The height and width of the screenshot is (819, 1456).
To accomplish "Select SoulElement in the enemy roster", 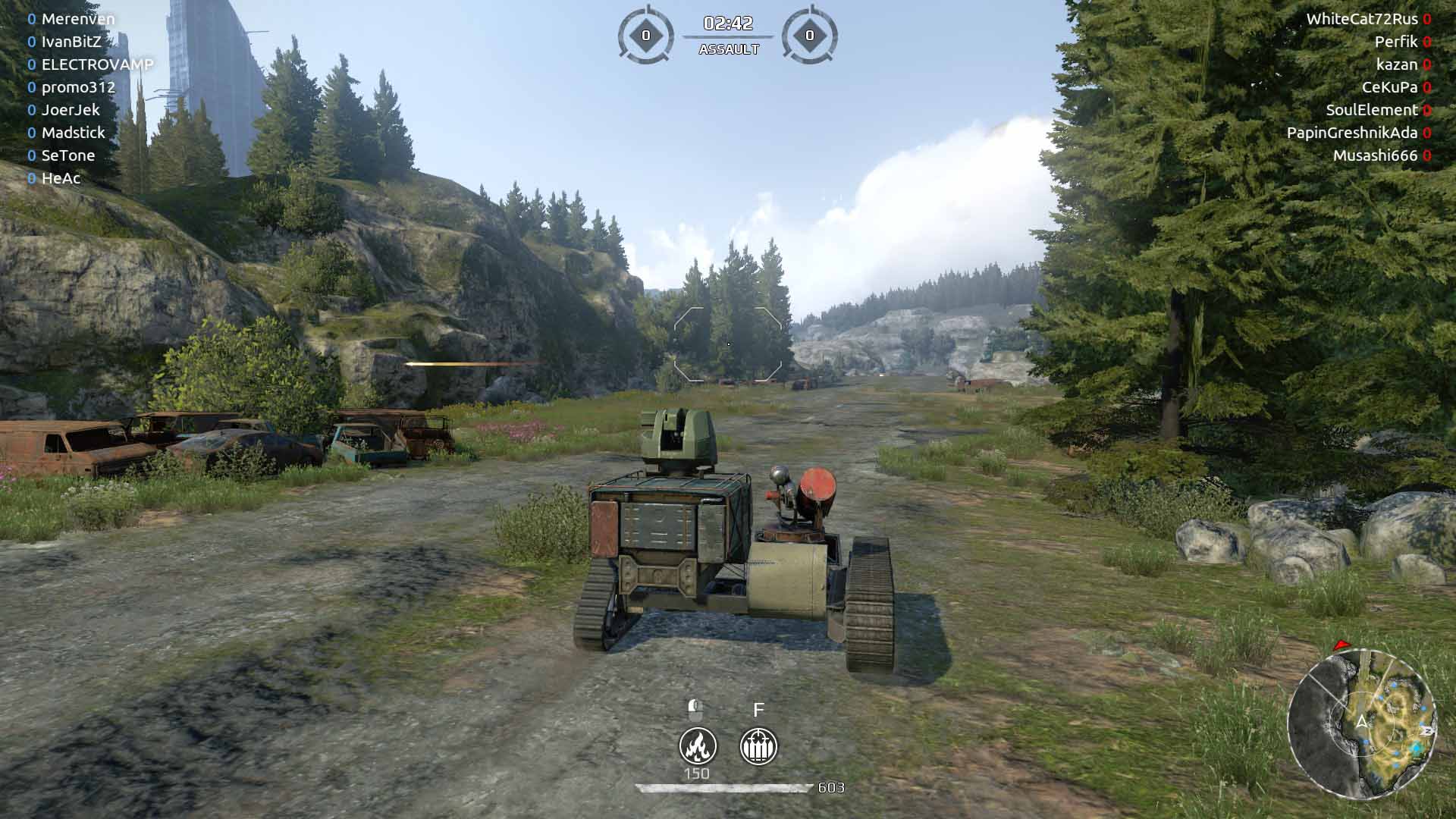I will coord(1371,110).
